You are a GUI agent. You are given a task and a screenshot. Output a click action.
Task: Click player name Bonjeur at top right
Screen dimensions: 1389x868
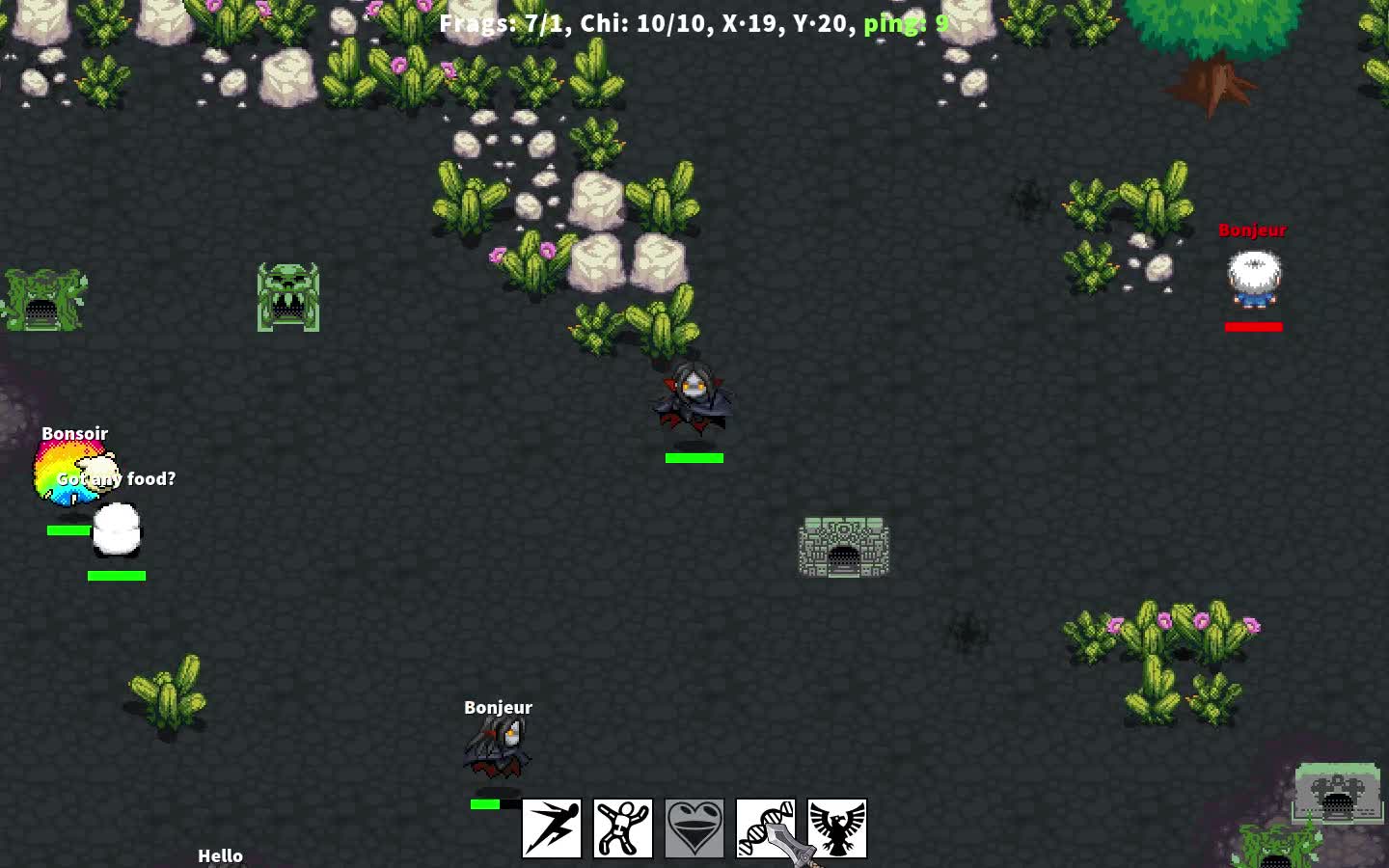[x=1253, y=231]
